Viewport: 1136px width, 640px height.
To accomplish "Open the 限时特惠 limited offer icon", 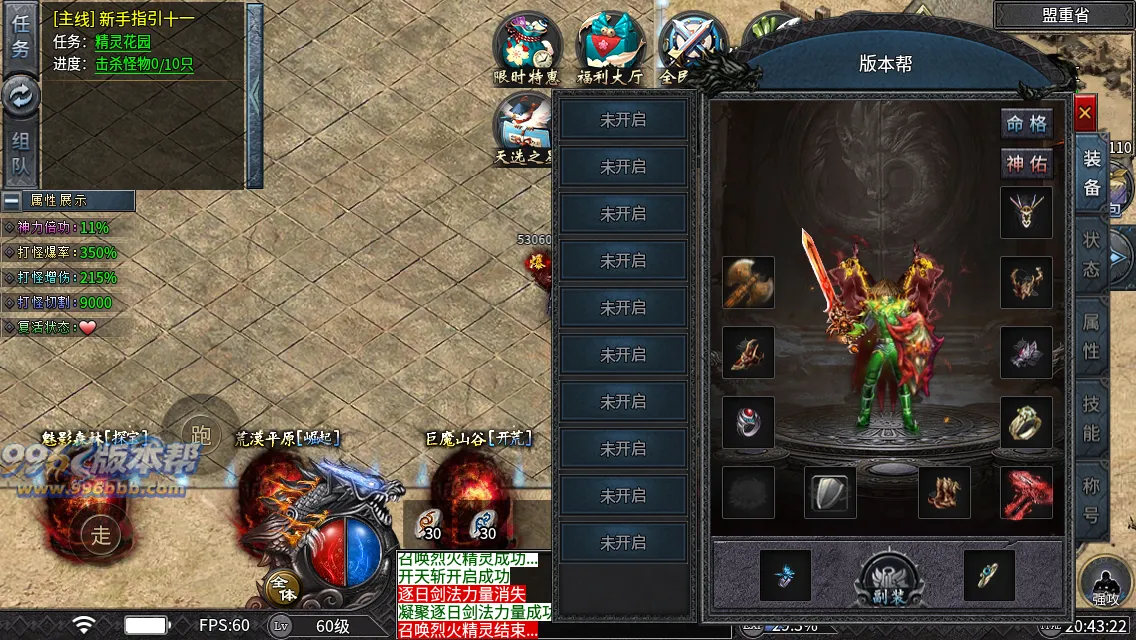I will tap(527, 47).
